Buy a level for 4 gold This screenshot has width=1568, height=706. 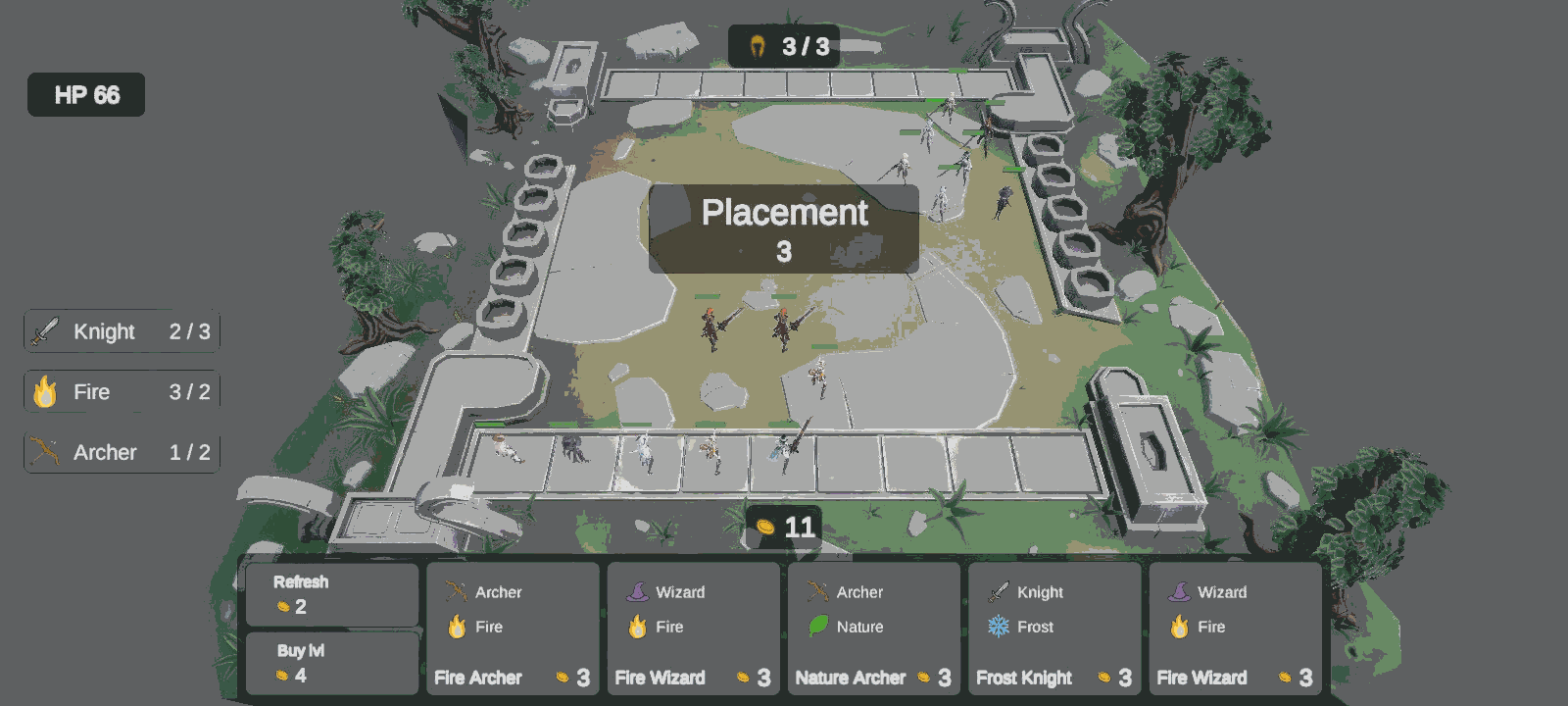click(x=331, y=663)
